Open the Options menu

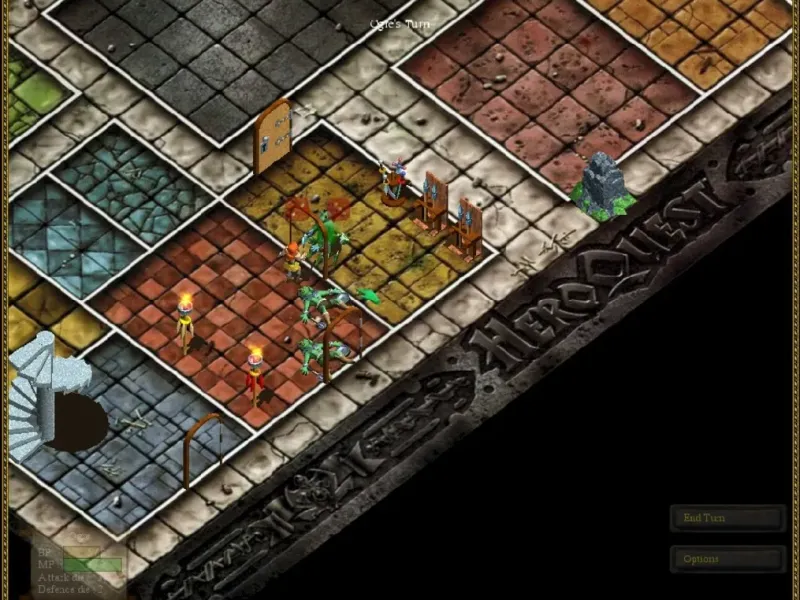[727, 558]
